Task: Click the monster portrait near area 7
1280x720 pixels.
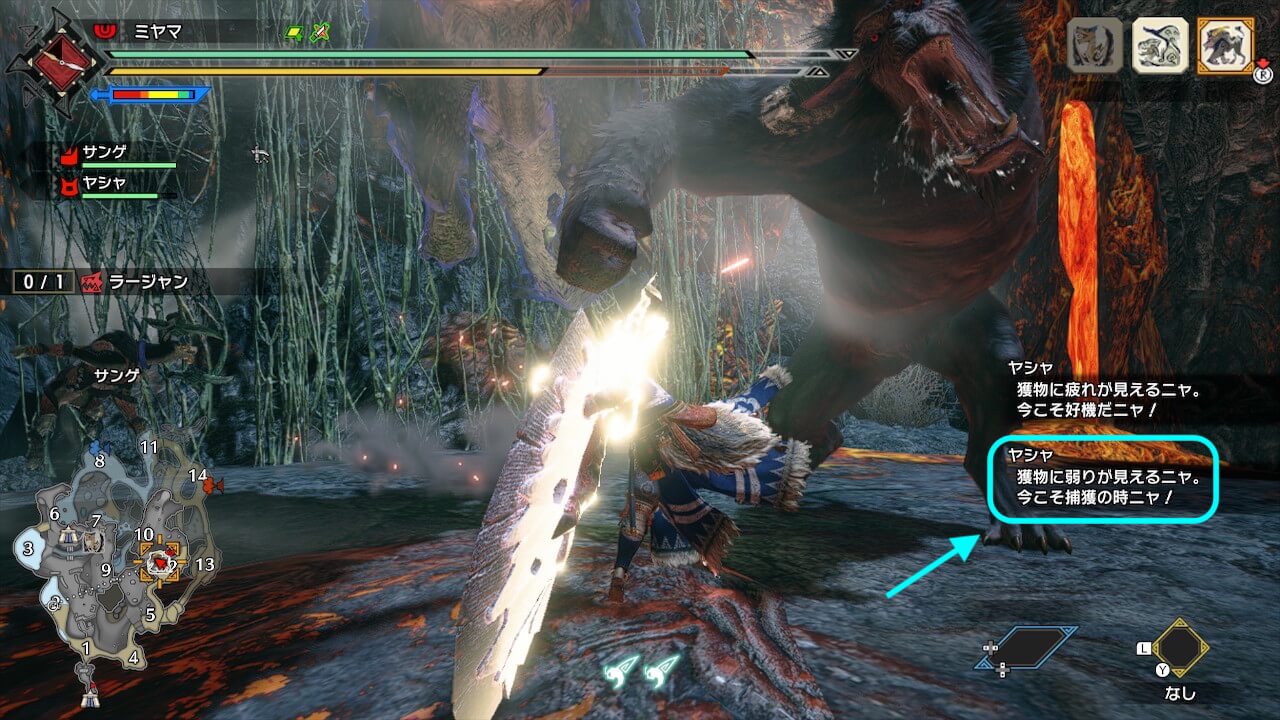Action: [93, 541]
